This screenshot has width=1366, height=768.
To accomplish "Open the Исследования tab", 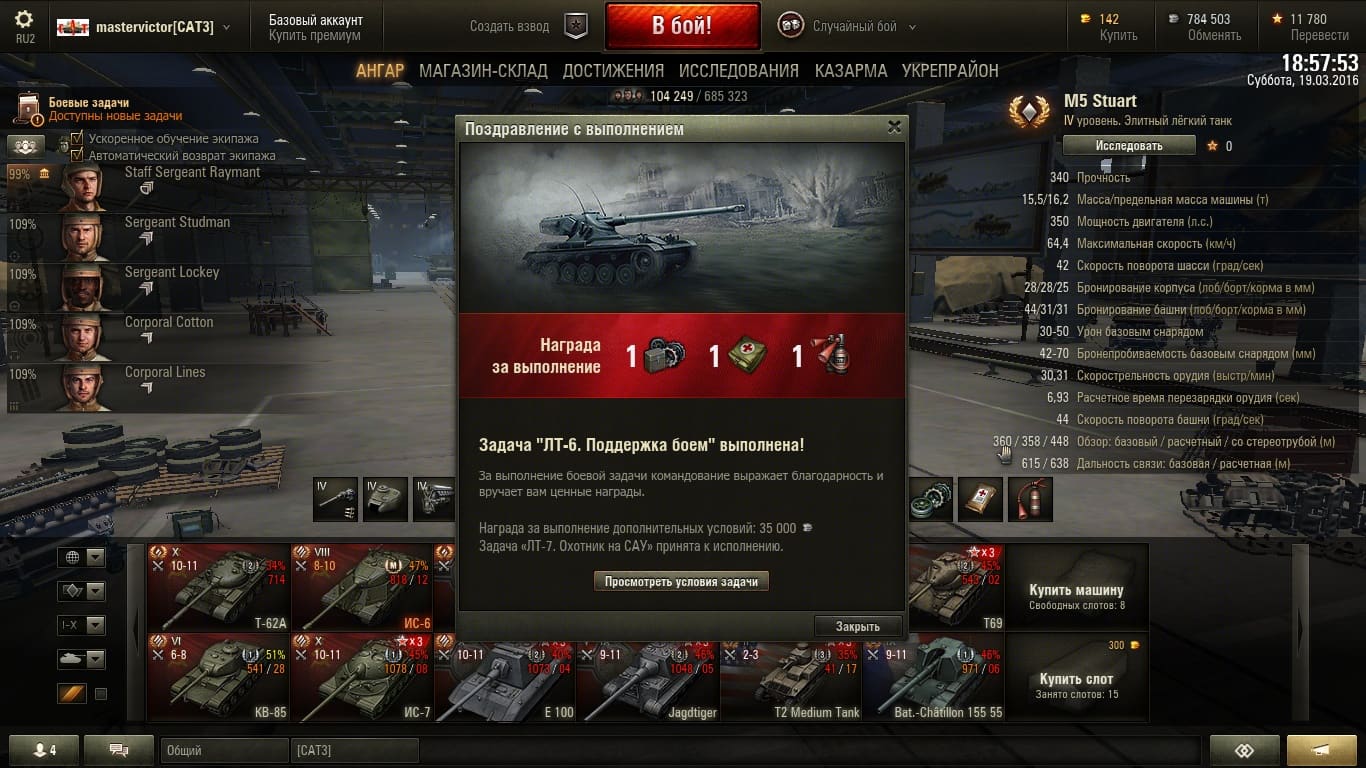I will click(738, 71).
